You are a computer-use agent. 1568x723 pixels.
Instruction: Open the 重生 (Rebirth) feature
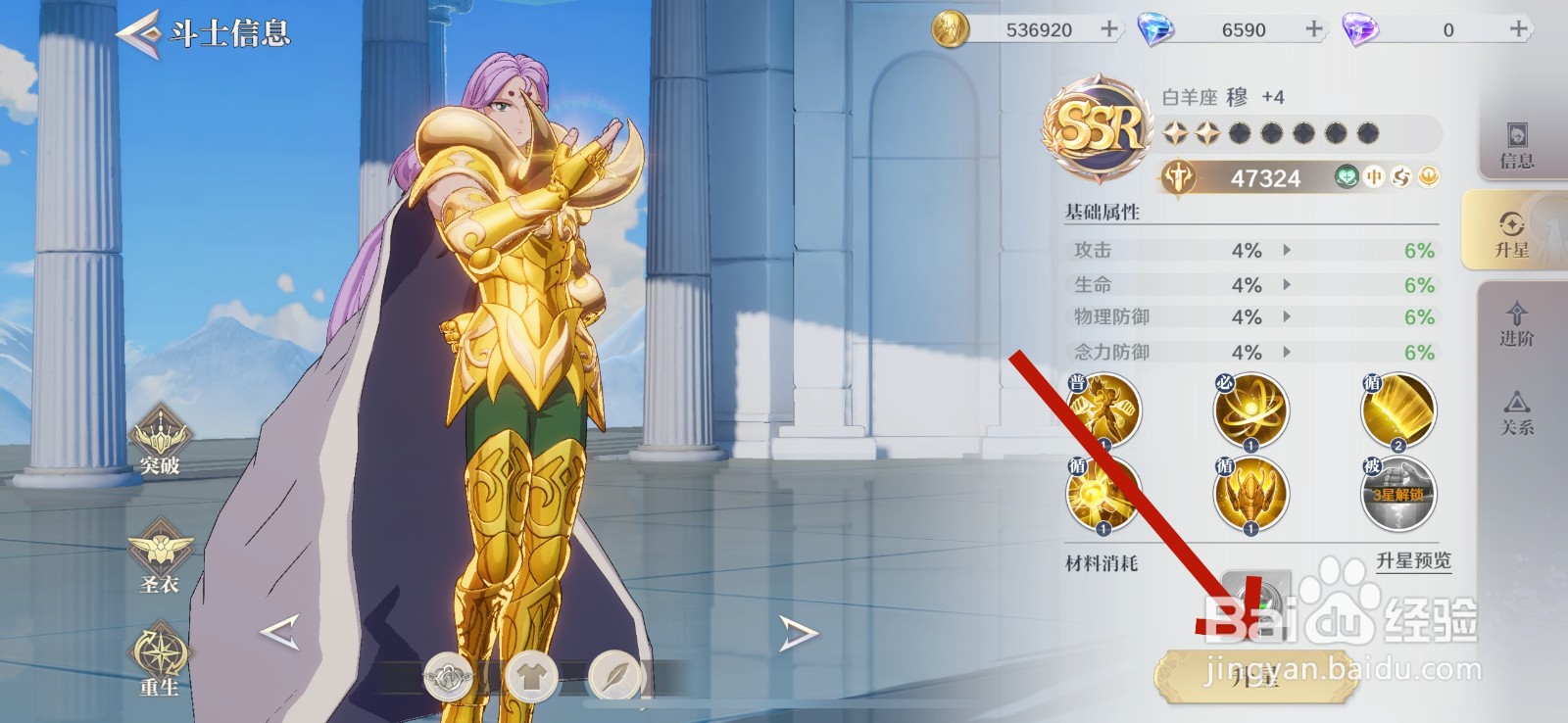[x=162, y=658]
